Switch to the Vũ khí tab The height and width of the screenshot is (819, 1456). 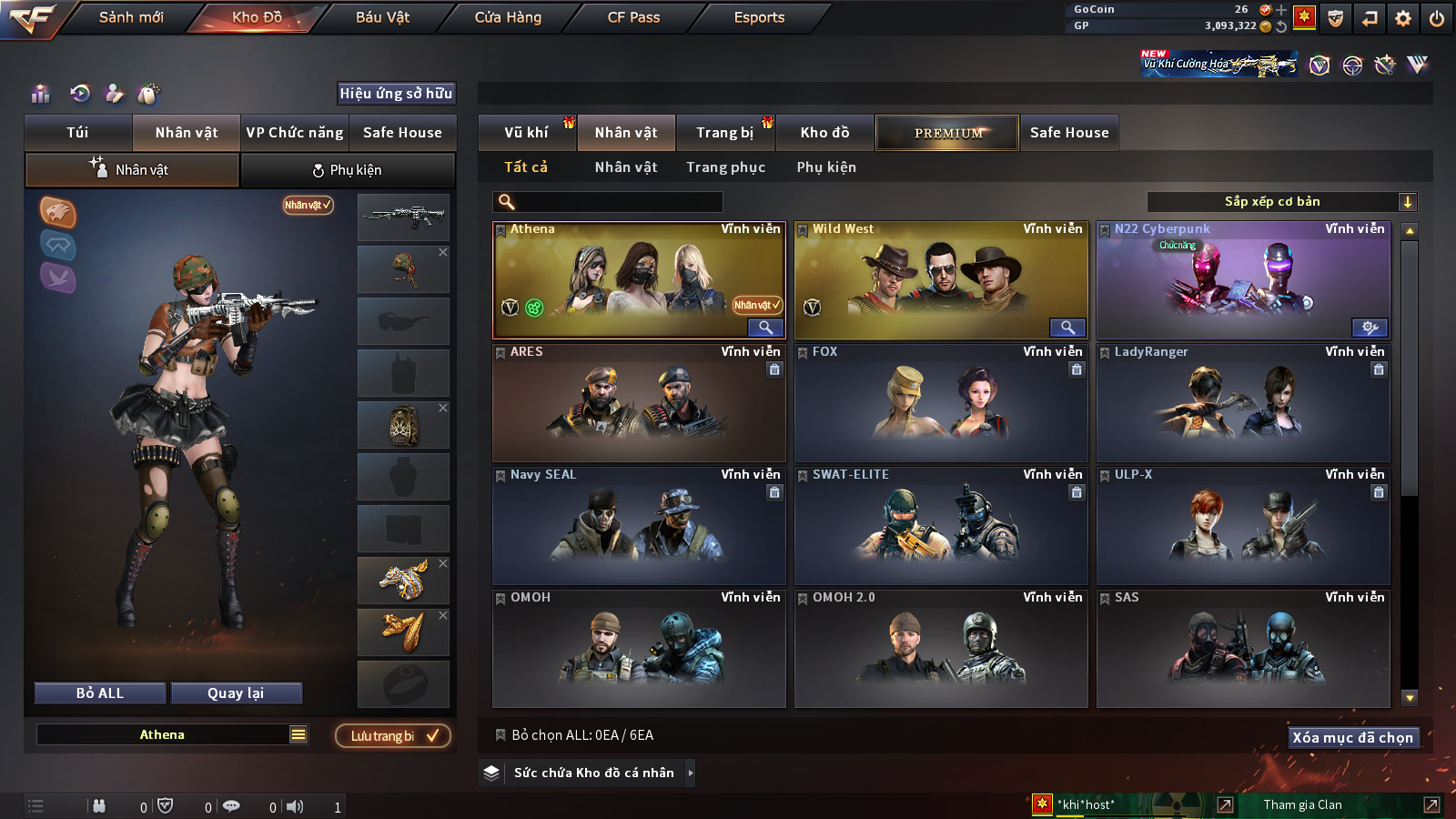(526, 133)
